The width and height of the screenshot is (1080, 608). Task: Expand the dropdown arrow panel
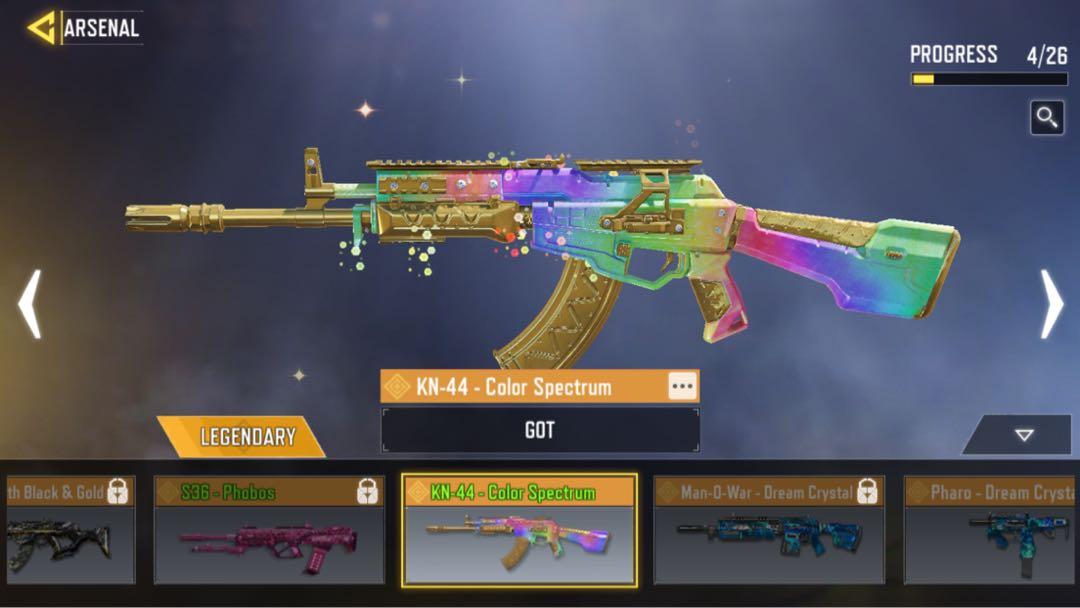pos(1022,435)
